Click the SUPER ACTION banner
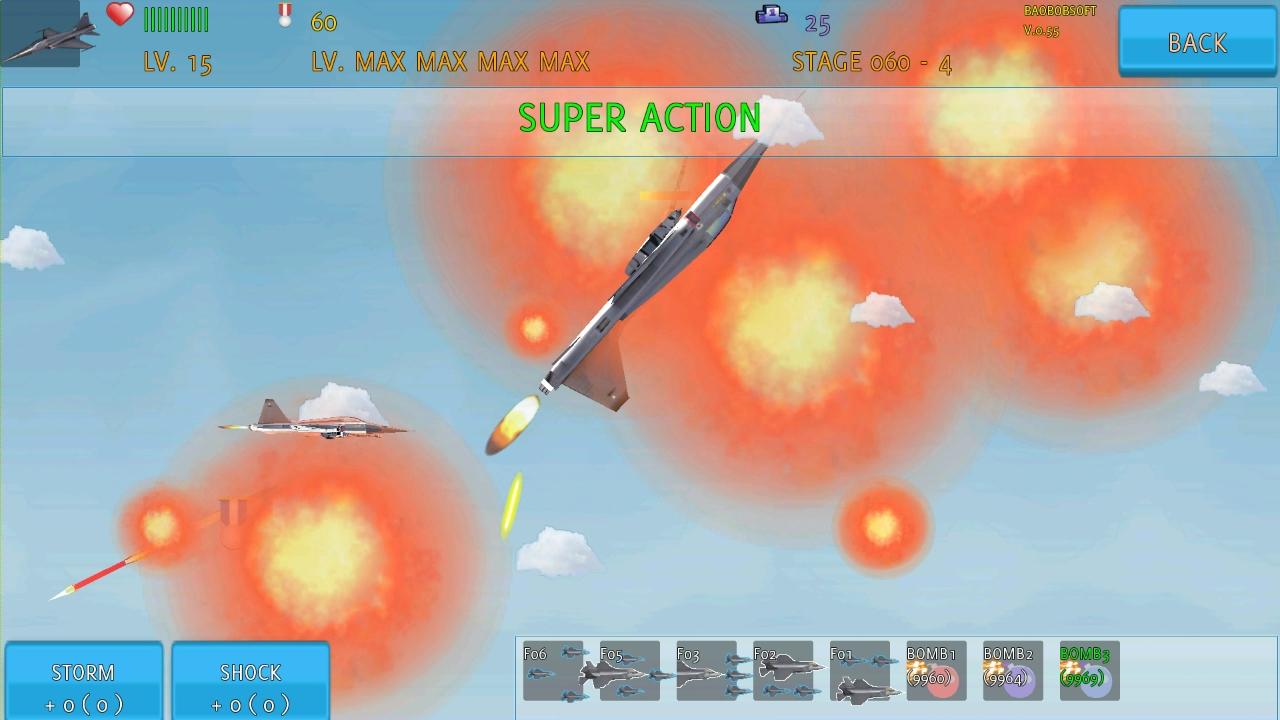This screenshot has width=1280, height=720. click(x=639, y=118)
